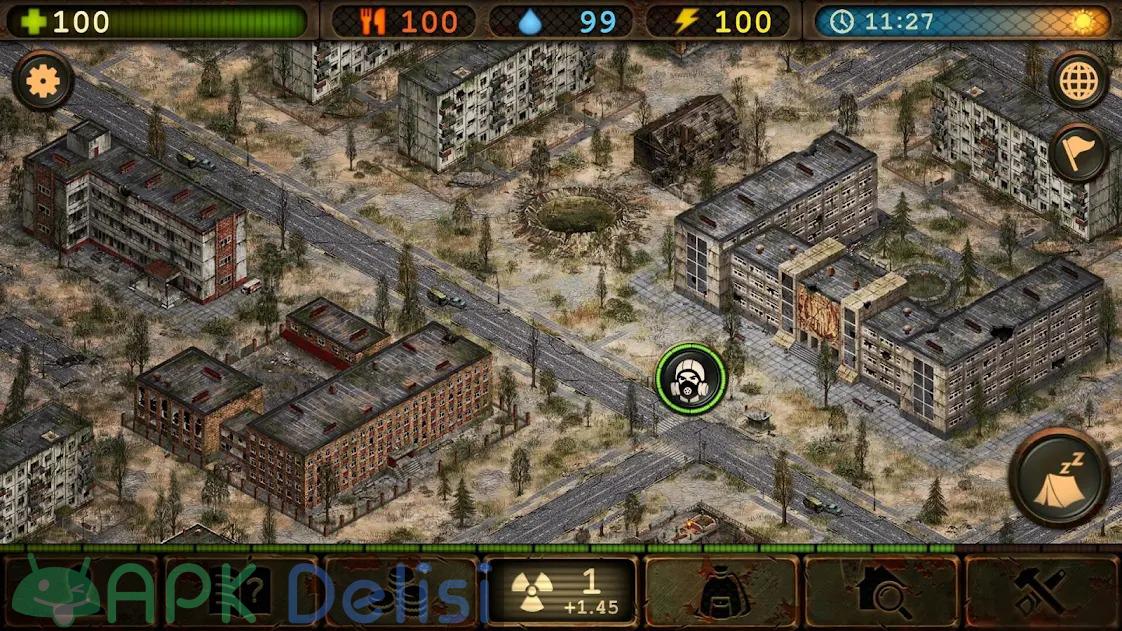Search location with house magnifier button
The image size is (1122, 631).
click(880, 592)
